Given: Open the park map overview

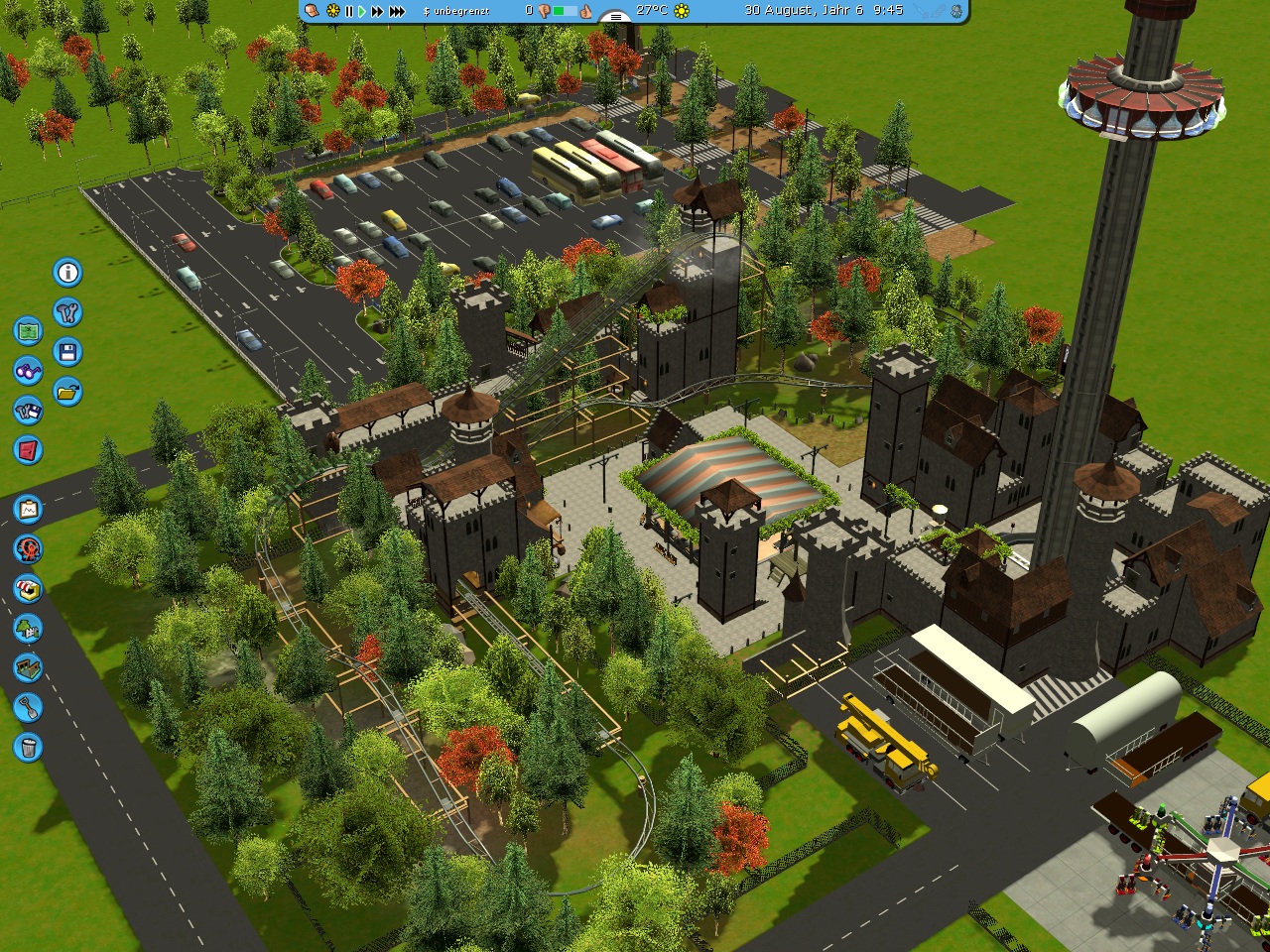Looking at the screenshot, I should 28,331.
